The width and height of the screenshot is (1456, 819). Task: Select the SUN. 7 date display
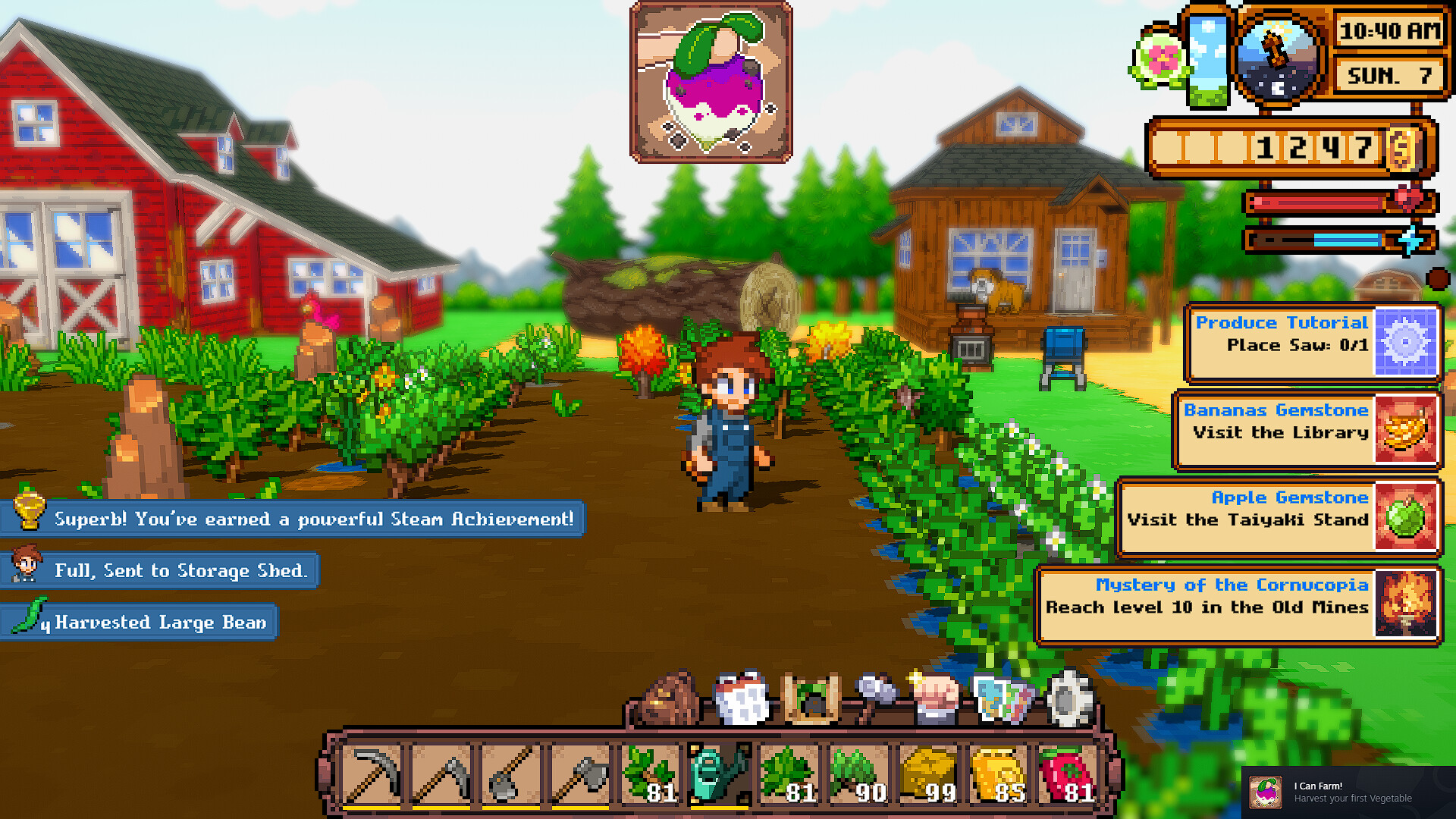click(x=1390, y=76)
